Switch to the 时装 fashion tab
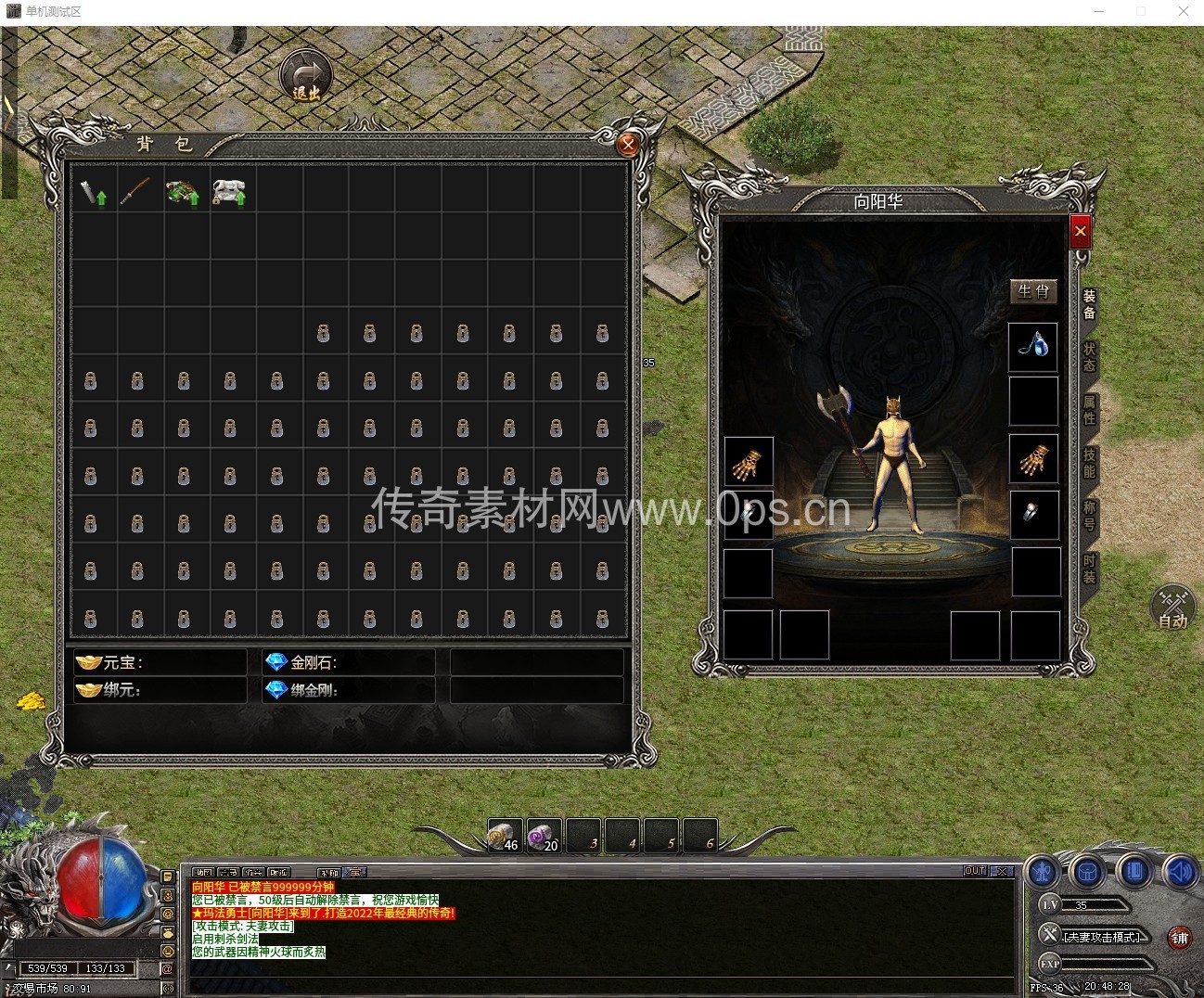Viewport: 1204px width, 998px height. [x=1090, y=569]
